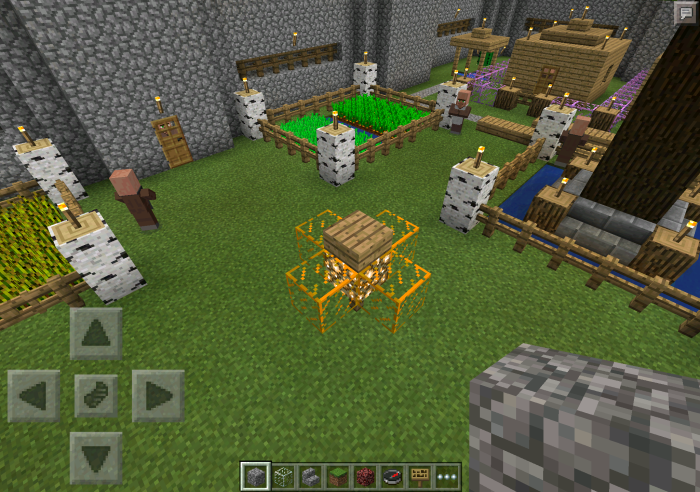700x492 pixels.
Task: Select the leaves block hotbar slot
Action: click(282, 476)
